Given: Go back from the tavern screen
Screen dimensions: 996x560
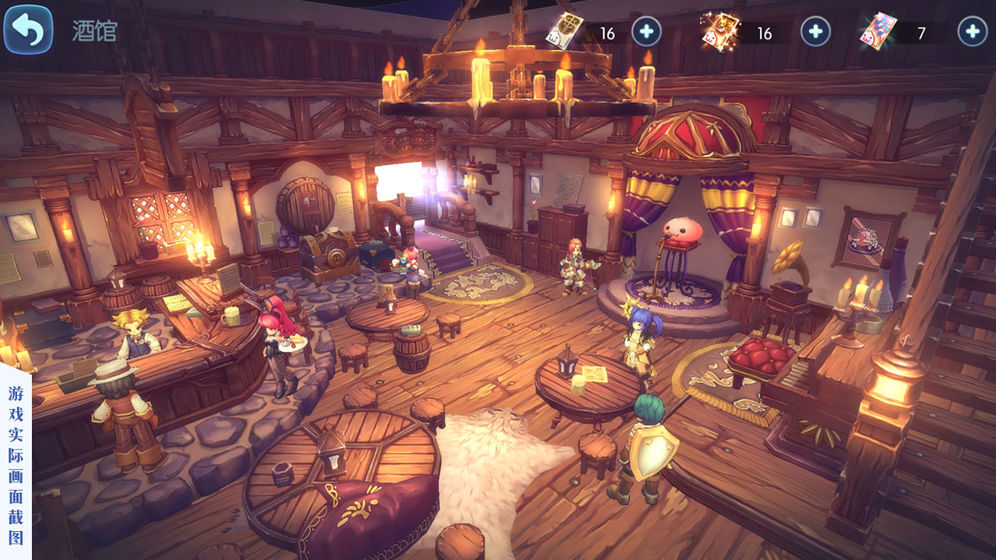Looking at the screenshot, I should (x=28, y=30).
